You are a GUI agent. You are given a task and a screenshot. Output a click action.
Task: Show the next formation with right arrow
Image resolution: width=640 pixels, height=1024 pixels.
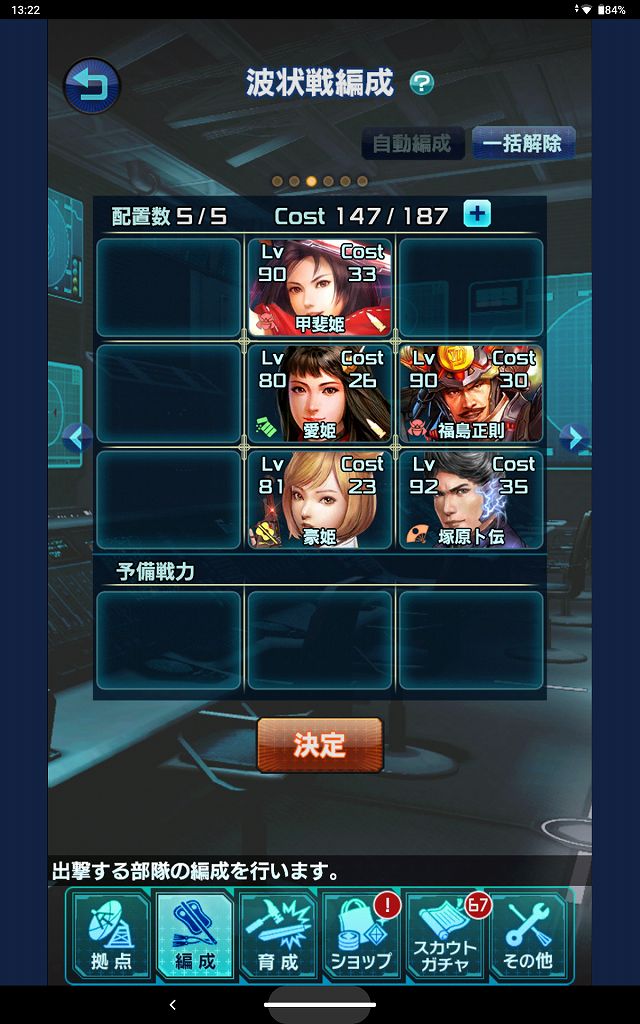pyautogui.click(x=571, y=437)
